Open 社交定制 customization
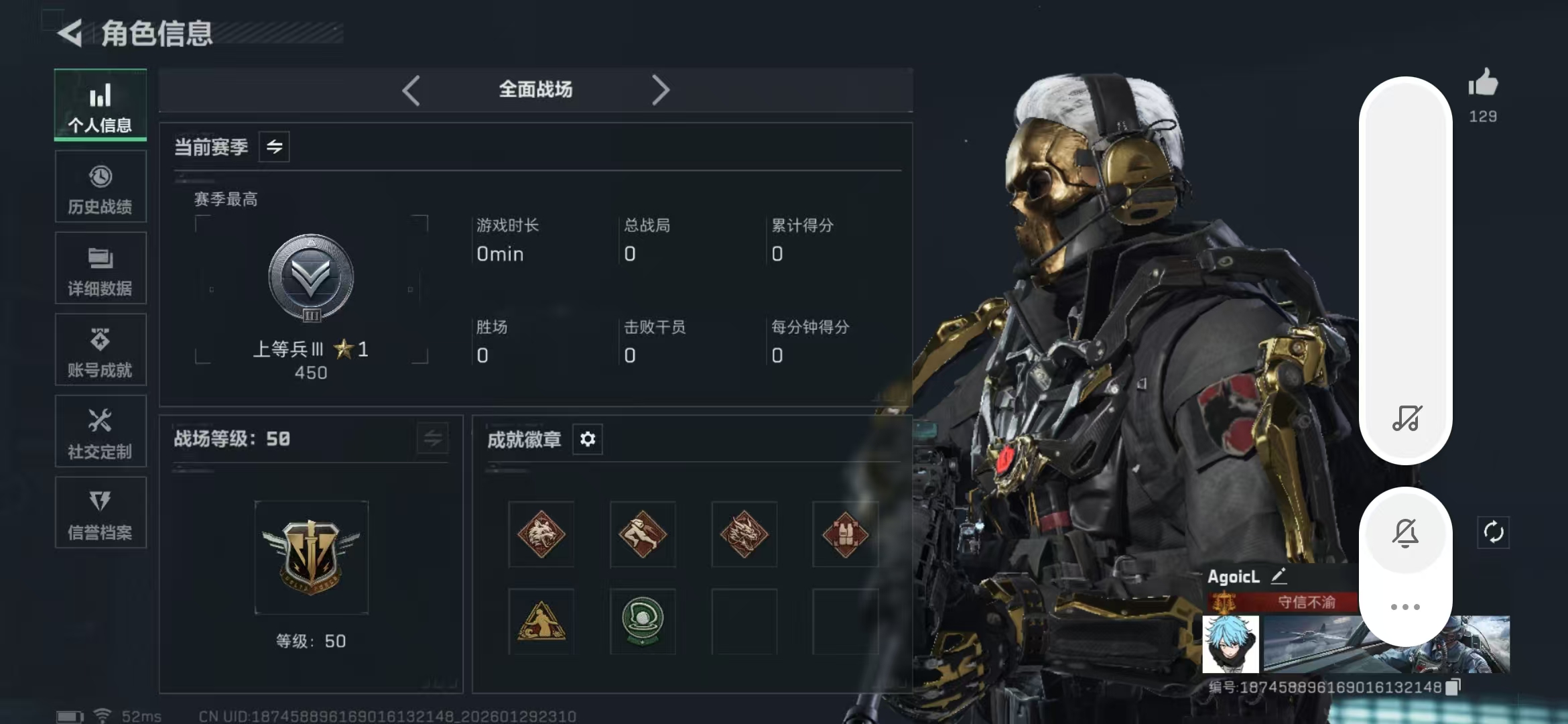 [100, 432]
